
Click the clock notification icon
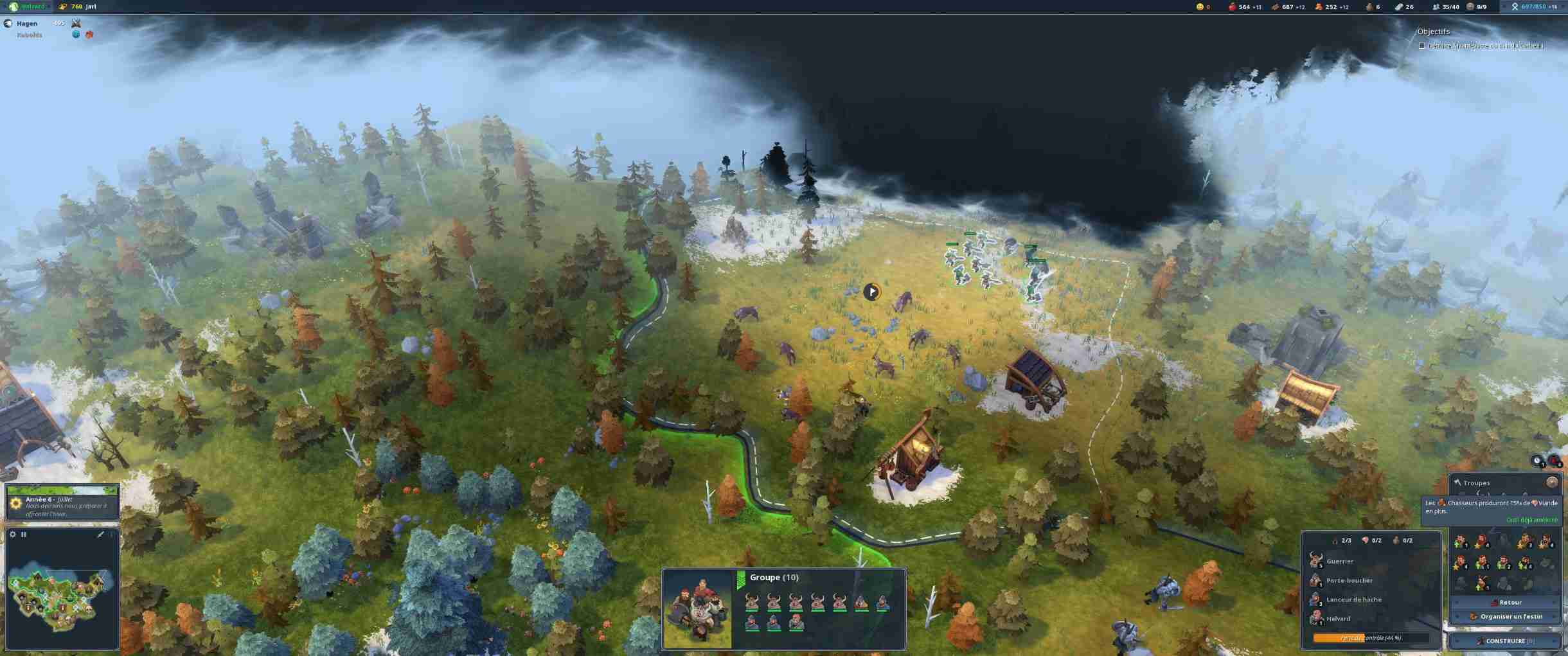point(1537,461)
